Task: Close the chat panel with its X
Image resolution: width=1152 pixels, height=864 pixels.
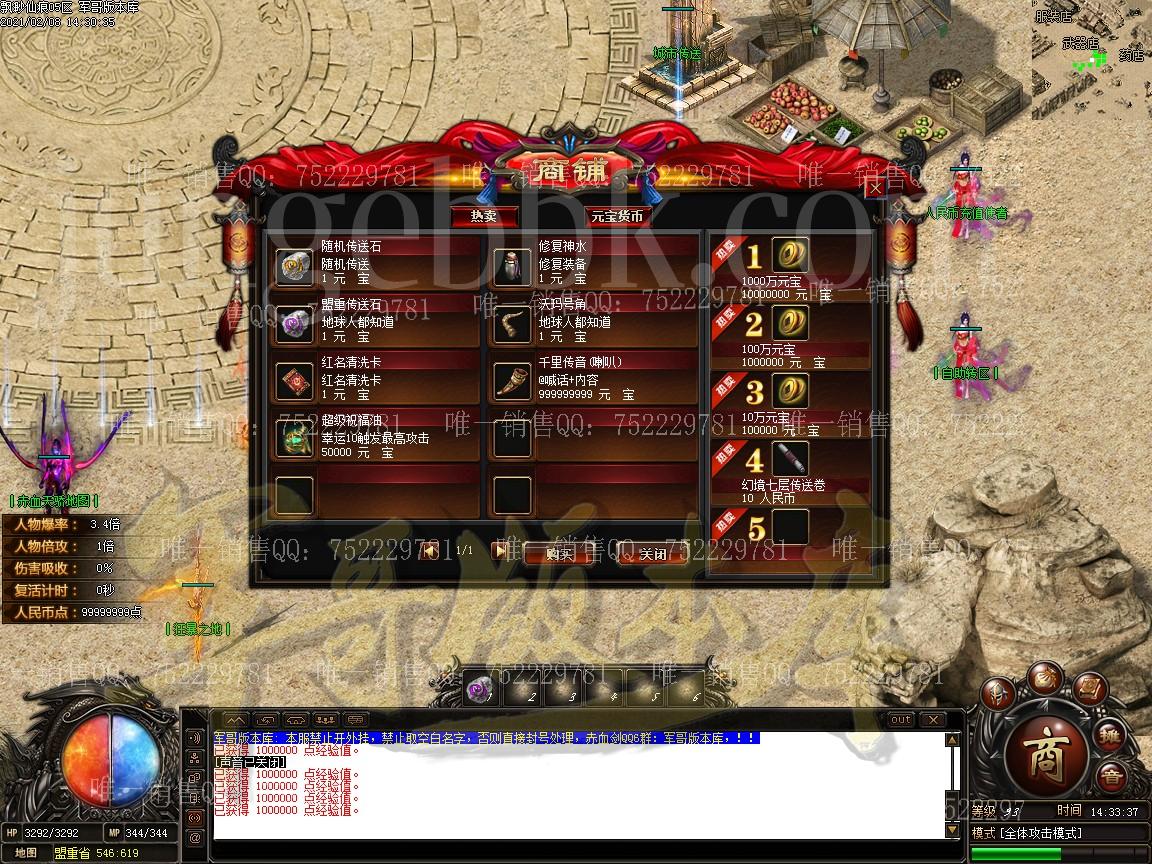Action: point(932,720)
